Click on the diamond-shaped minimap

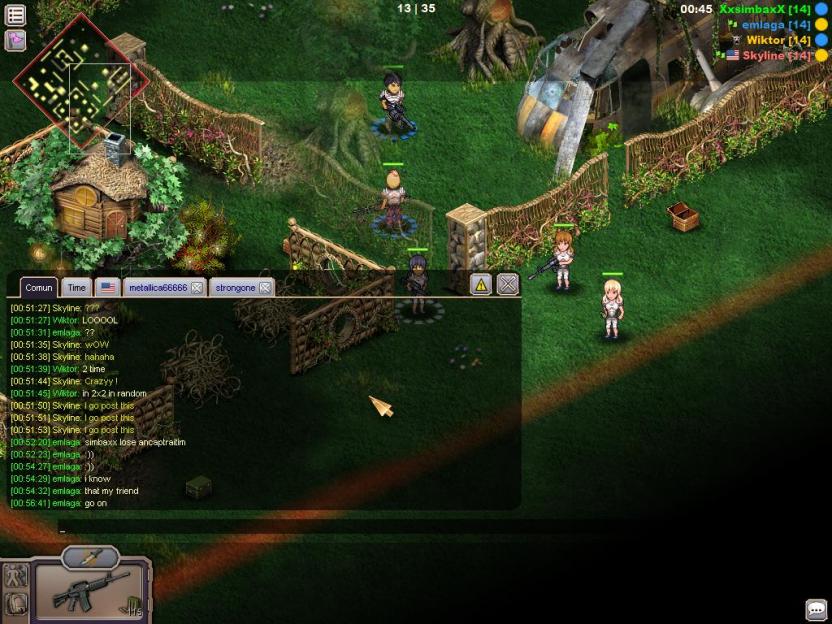click(79, 81)
